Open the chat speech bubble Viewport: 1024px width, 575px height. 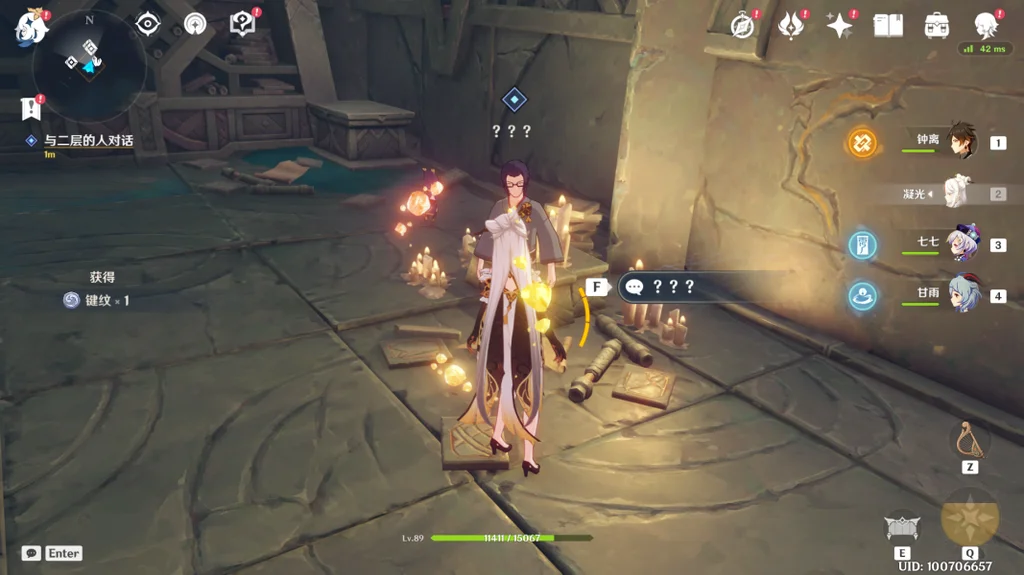[x=31, y=553]
